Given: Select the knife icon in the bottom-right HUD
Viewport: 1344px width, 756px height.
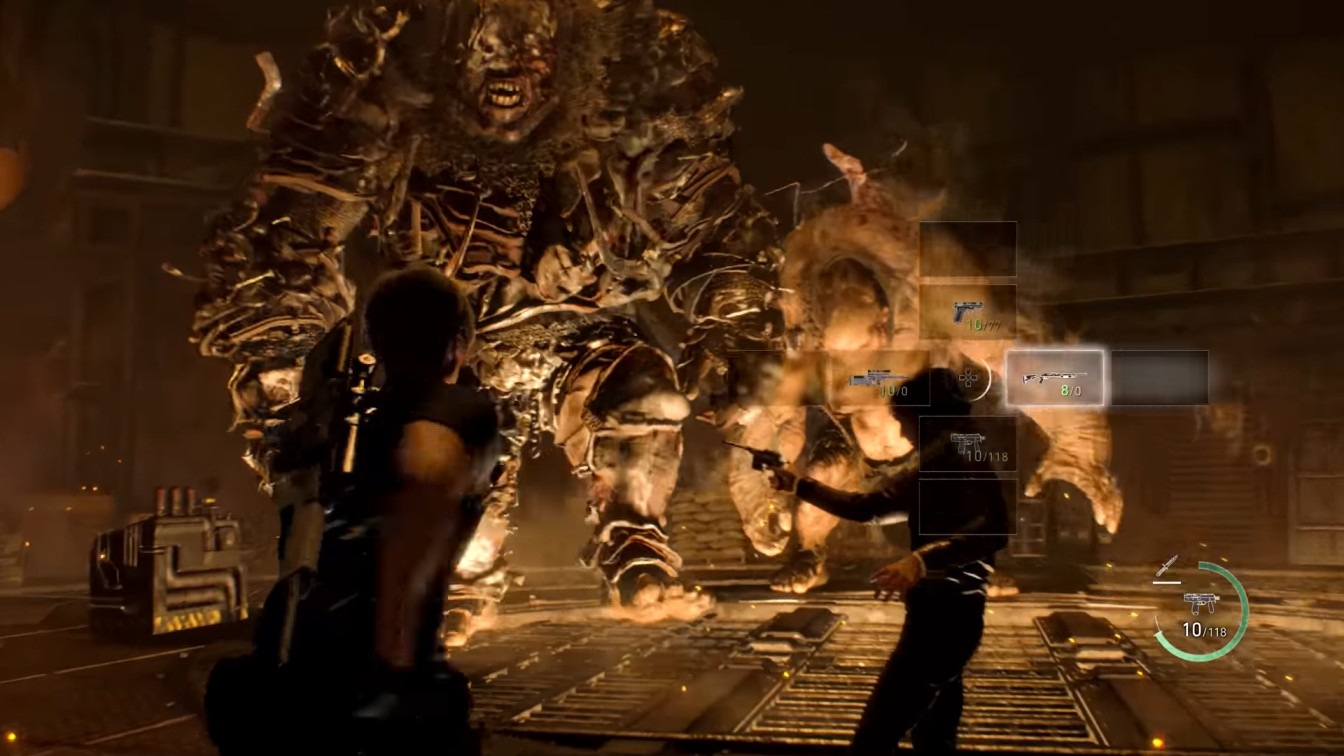Looking at the screenshot, I should tap(1166, 565).
